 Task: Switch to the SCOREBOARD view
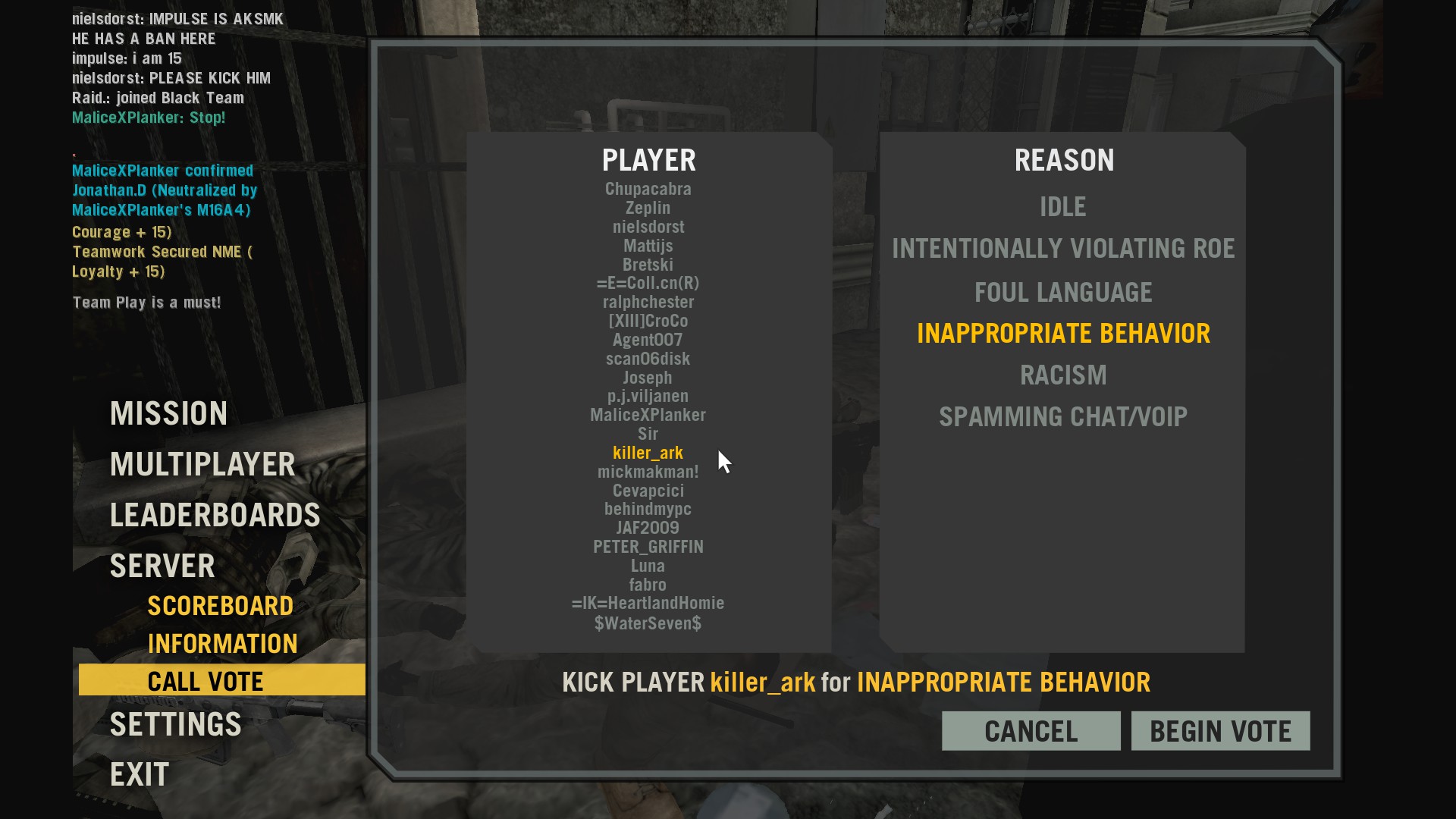(221, 605)
